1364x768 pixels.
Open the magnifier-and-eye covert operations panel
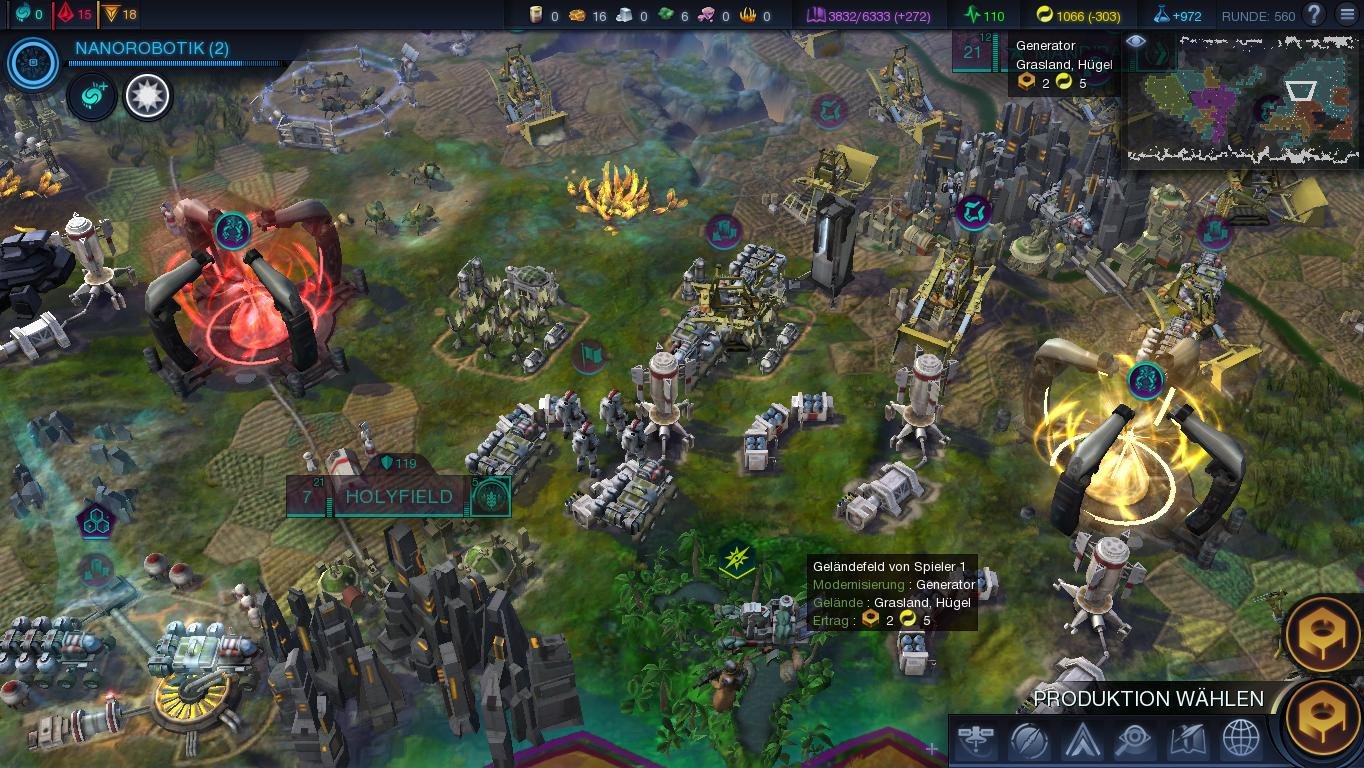(1135, 741)
